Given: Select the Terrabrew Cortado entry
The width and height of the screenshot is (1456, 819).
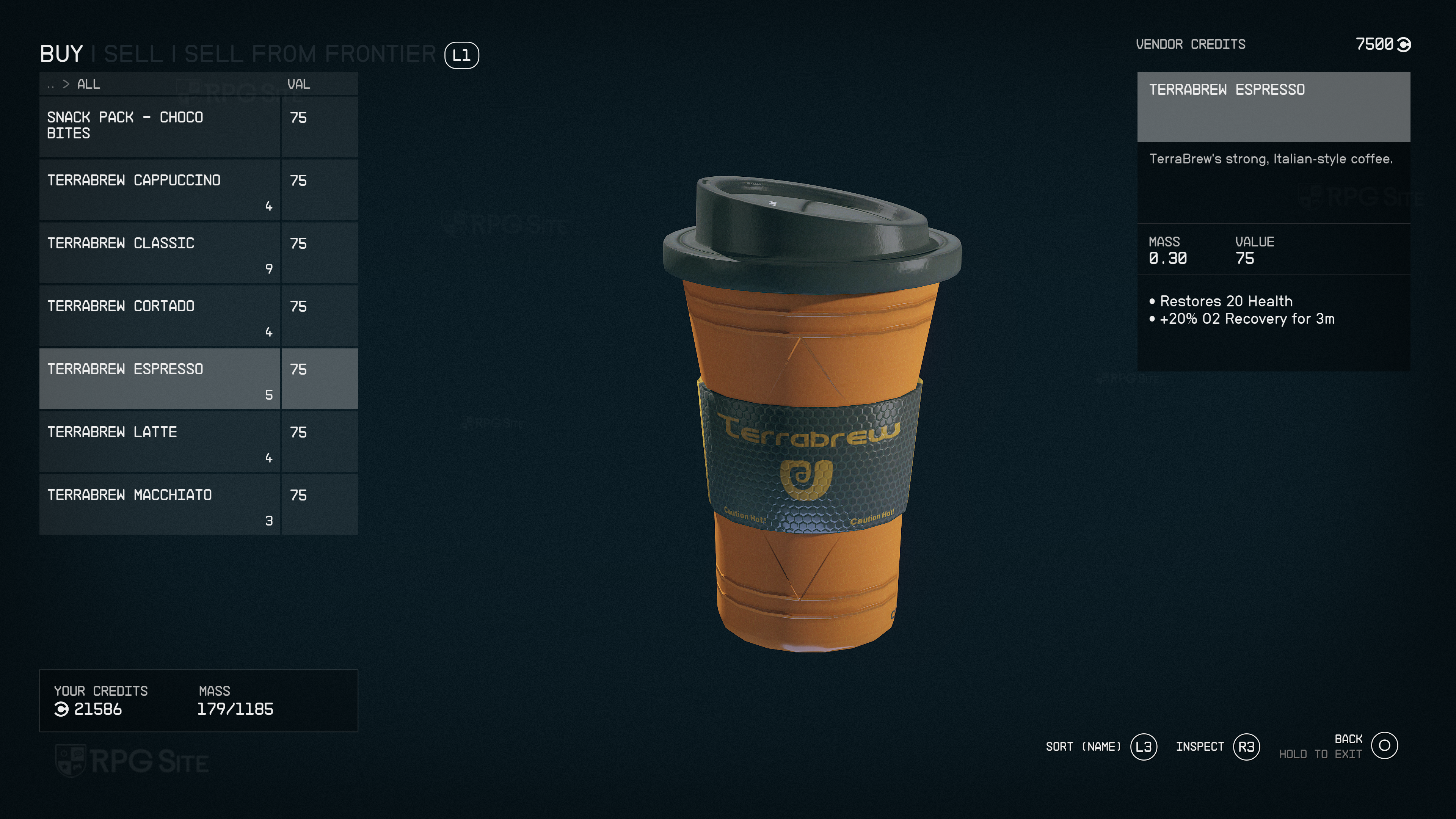Looking at the screenshot, I should point(159,315).
